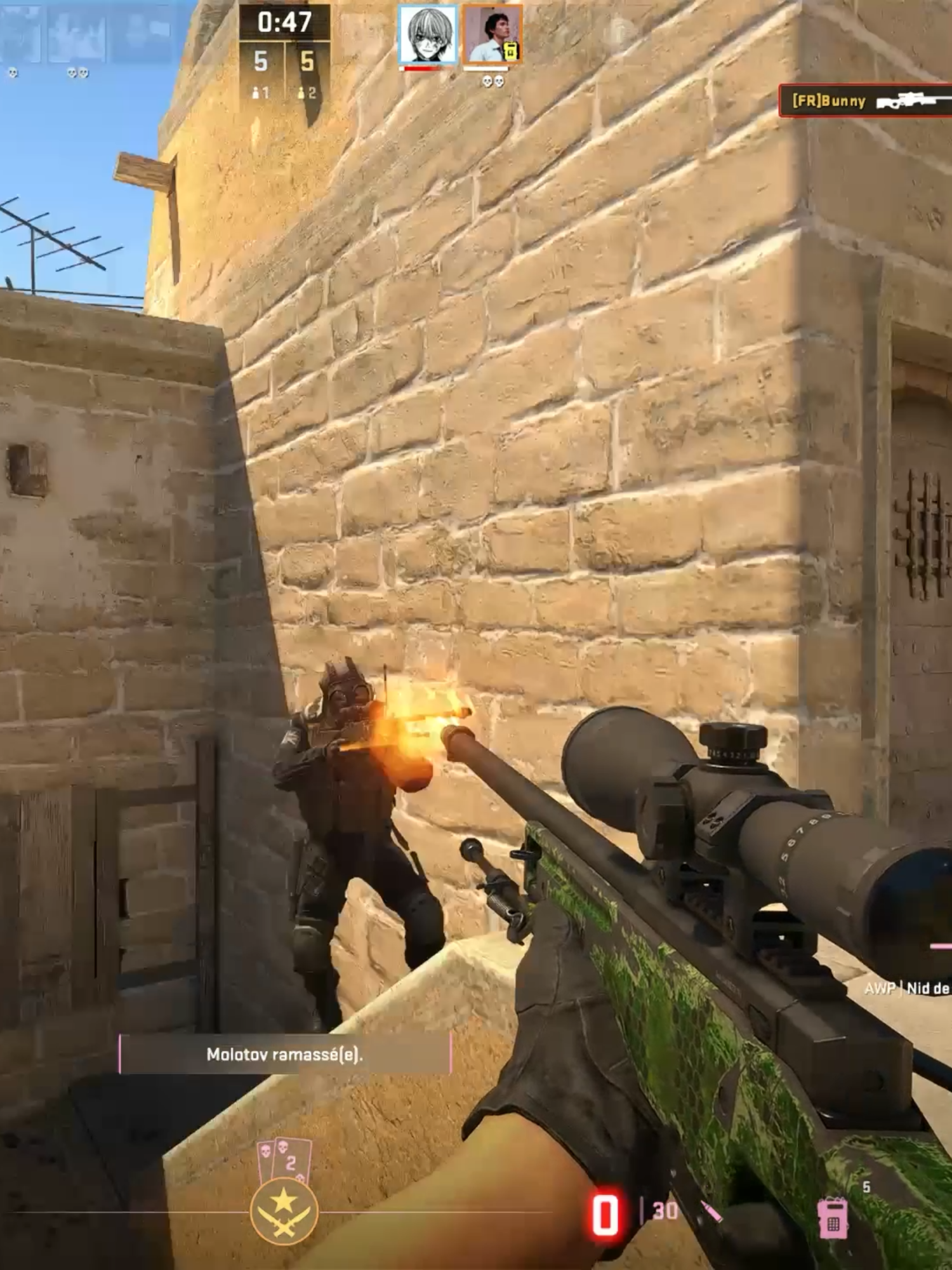Click the [FR]Bunny player name
The width and height of the screenshot is (952, 1270).
828,100
